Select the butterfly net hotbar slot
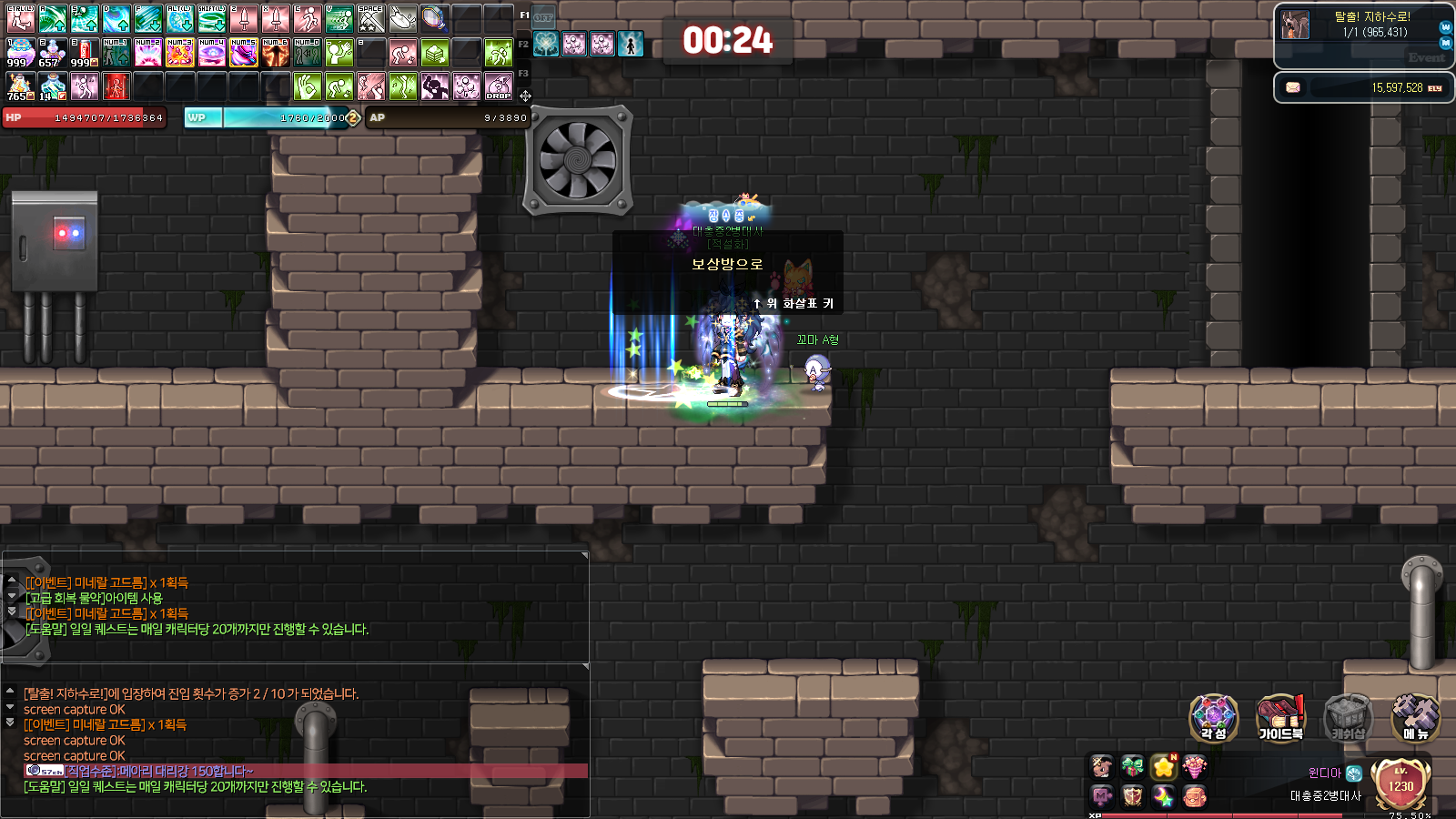The height and width of the screenshot is (819, 1456). 434,18
